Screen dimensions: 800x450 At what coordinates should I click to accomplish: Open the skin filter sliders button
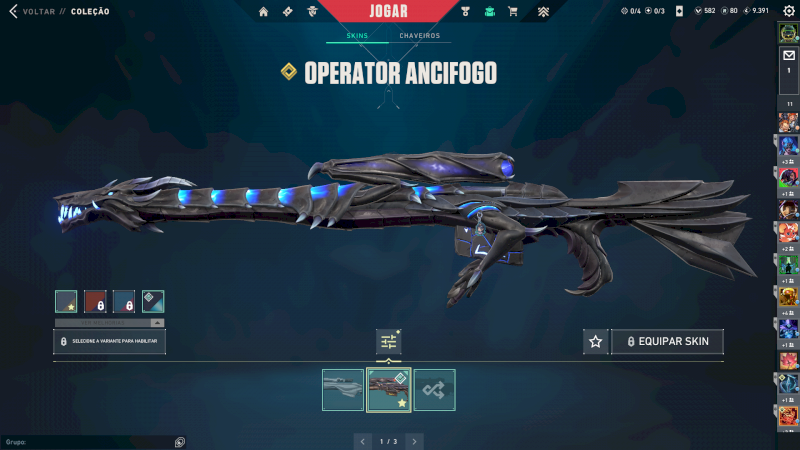coord(389,342)
